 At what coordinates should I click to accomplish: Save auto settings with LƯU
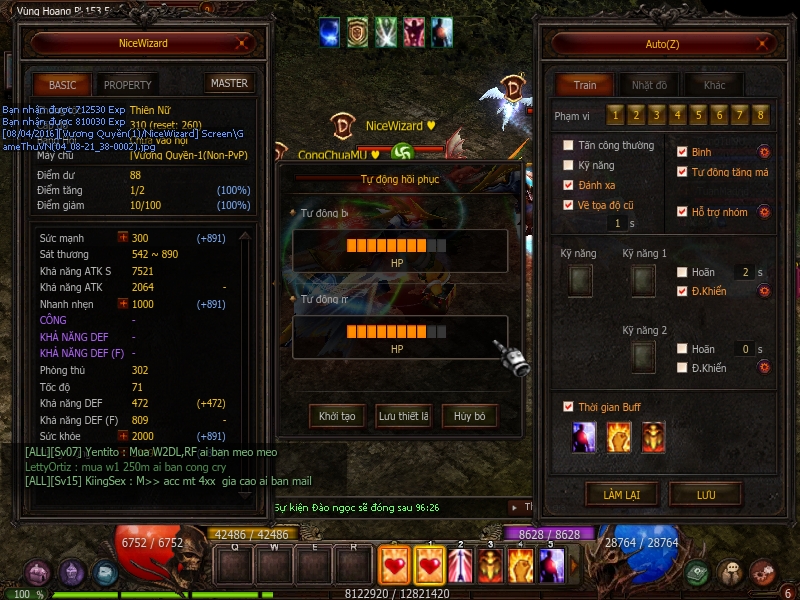point(705,494)
